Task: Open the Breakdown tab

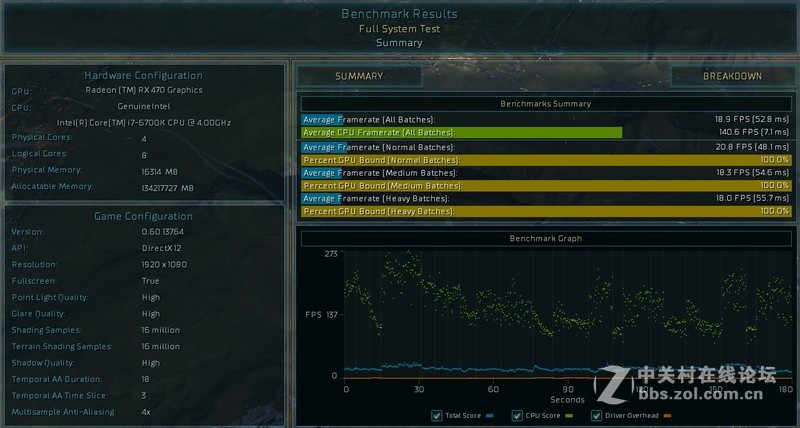Action: click(x=732, y=76)
